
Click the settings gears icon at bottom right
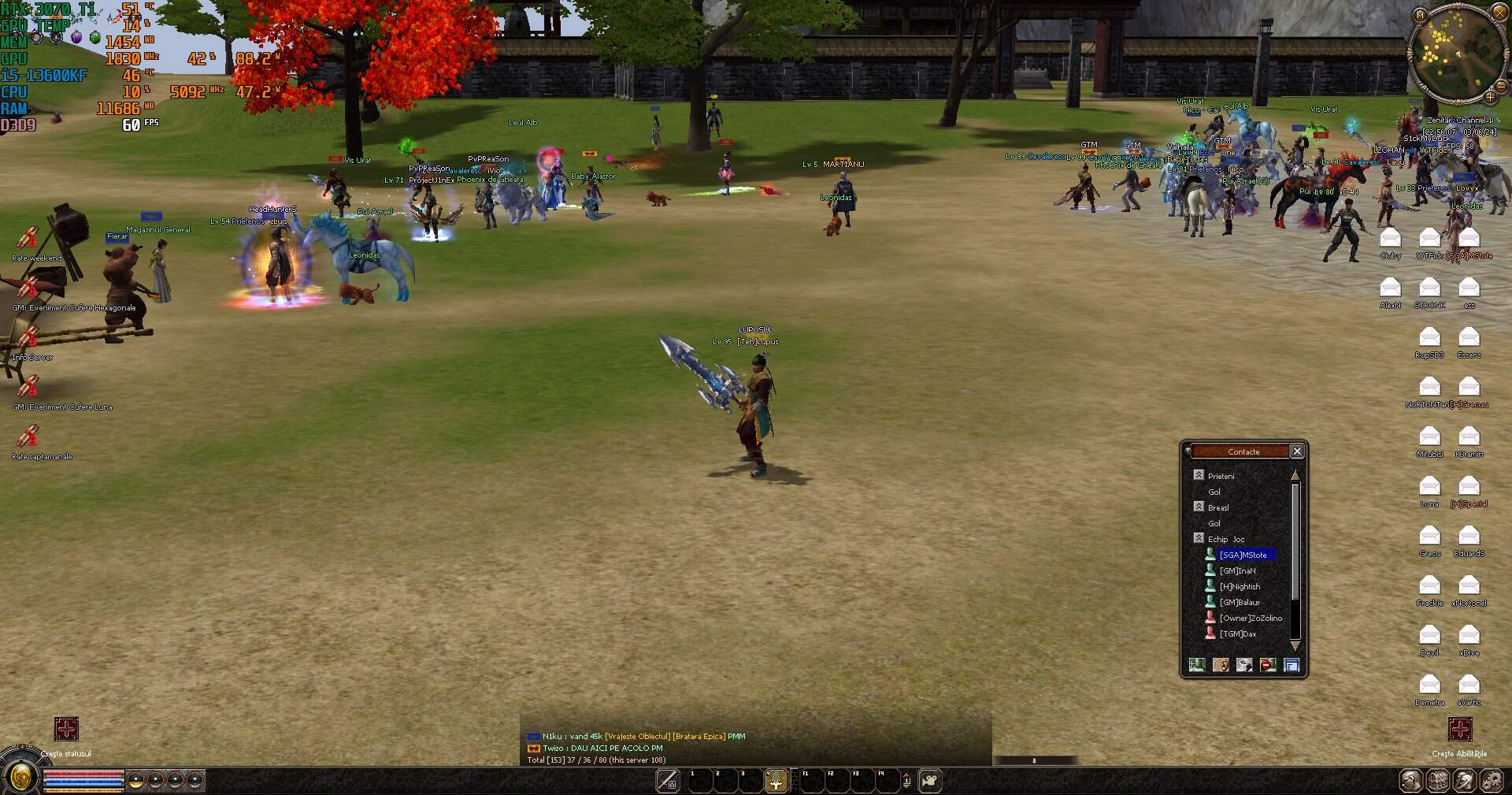point(1491,782)
